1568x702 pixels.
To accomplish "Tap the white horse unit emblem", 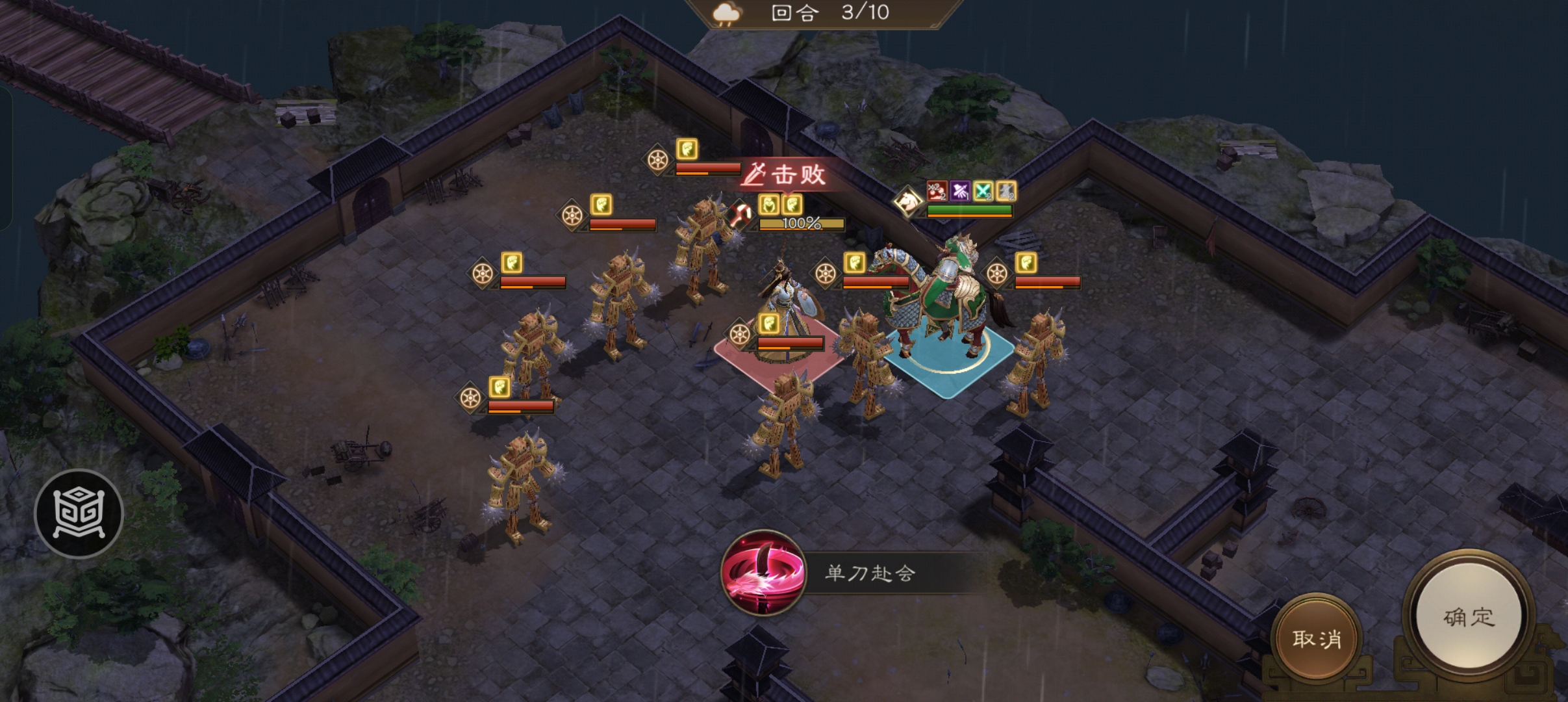I will (909, 201).
